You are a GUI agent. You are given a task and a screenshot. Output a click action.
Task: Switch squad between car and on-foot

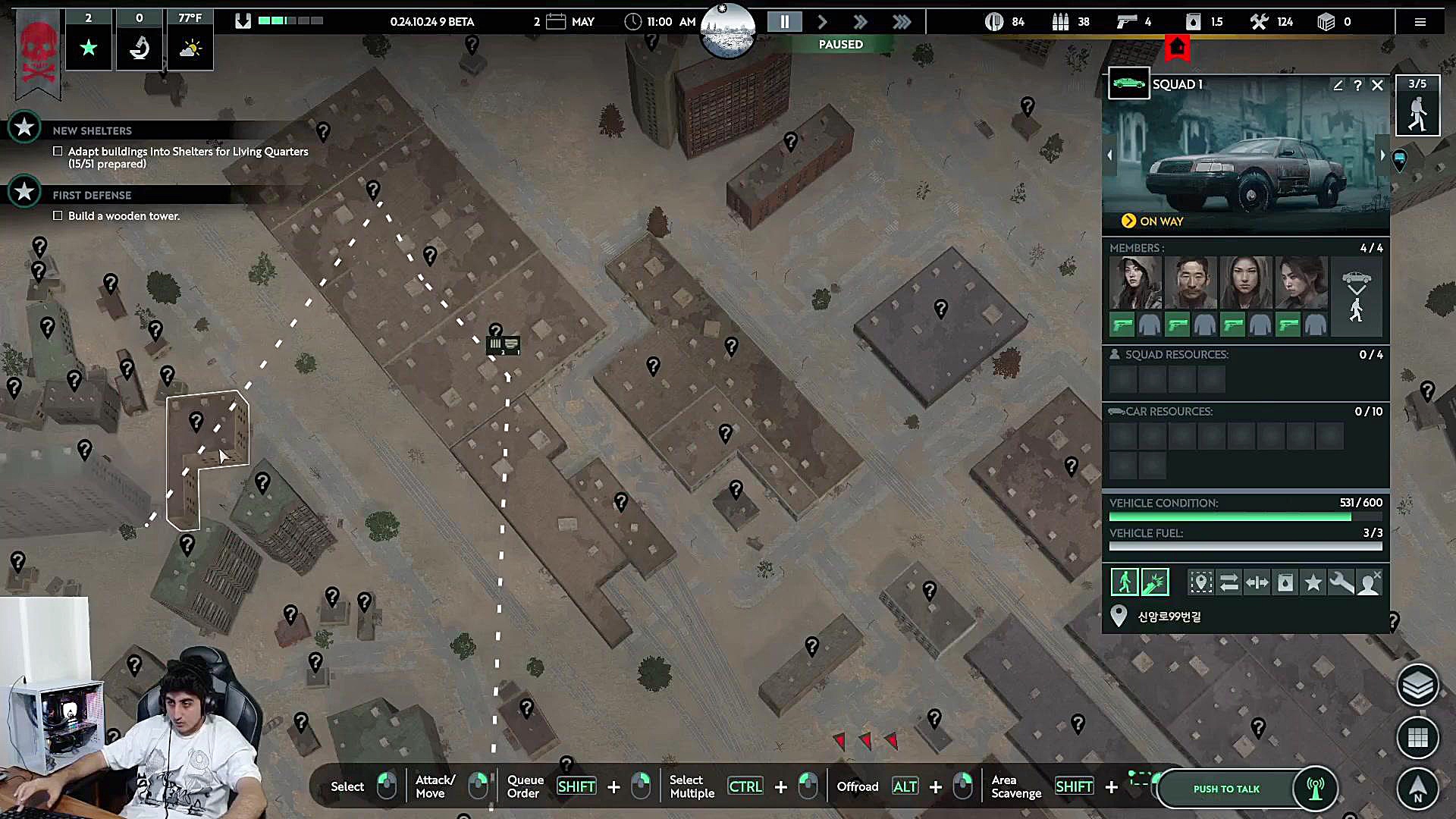1356,295
